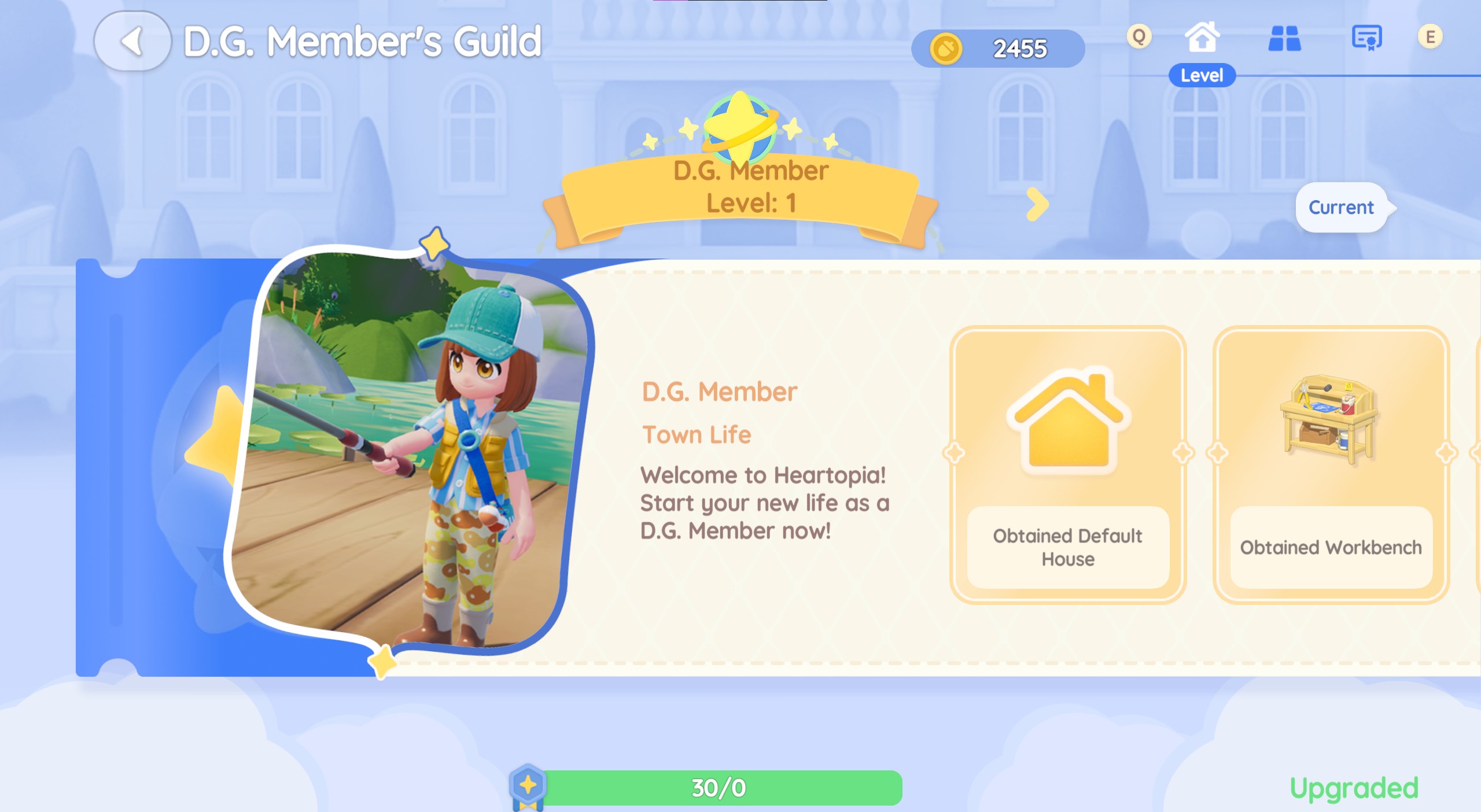Viewport: 1481px width, 812px height.
Task: Click the Q shortcut circle icon
Action: tap(1139, 36)
